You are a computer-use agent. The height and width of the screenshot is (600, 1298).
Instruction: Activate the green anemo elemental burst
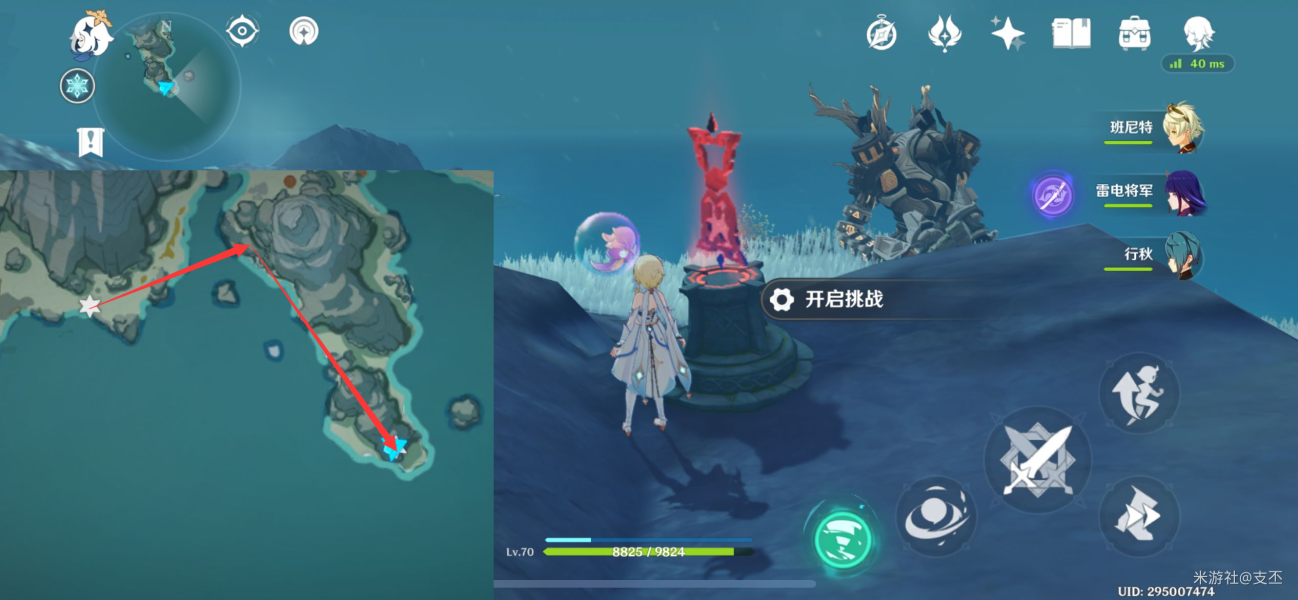coord(842,538)
